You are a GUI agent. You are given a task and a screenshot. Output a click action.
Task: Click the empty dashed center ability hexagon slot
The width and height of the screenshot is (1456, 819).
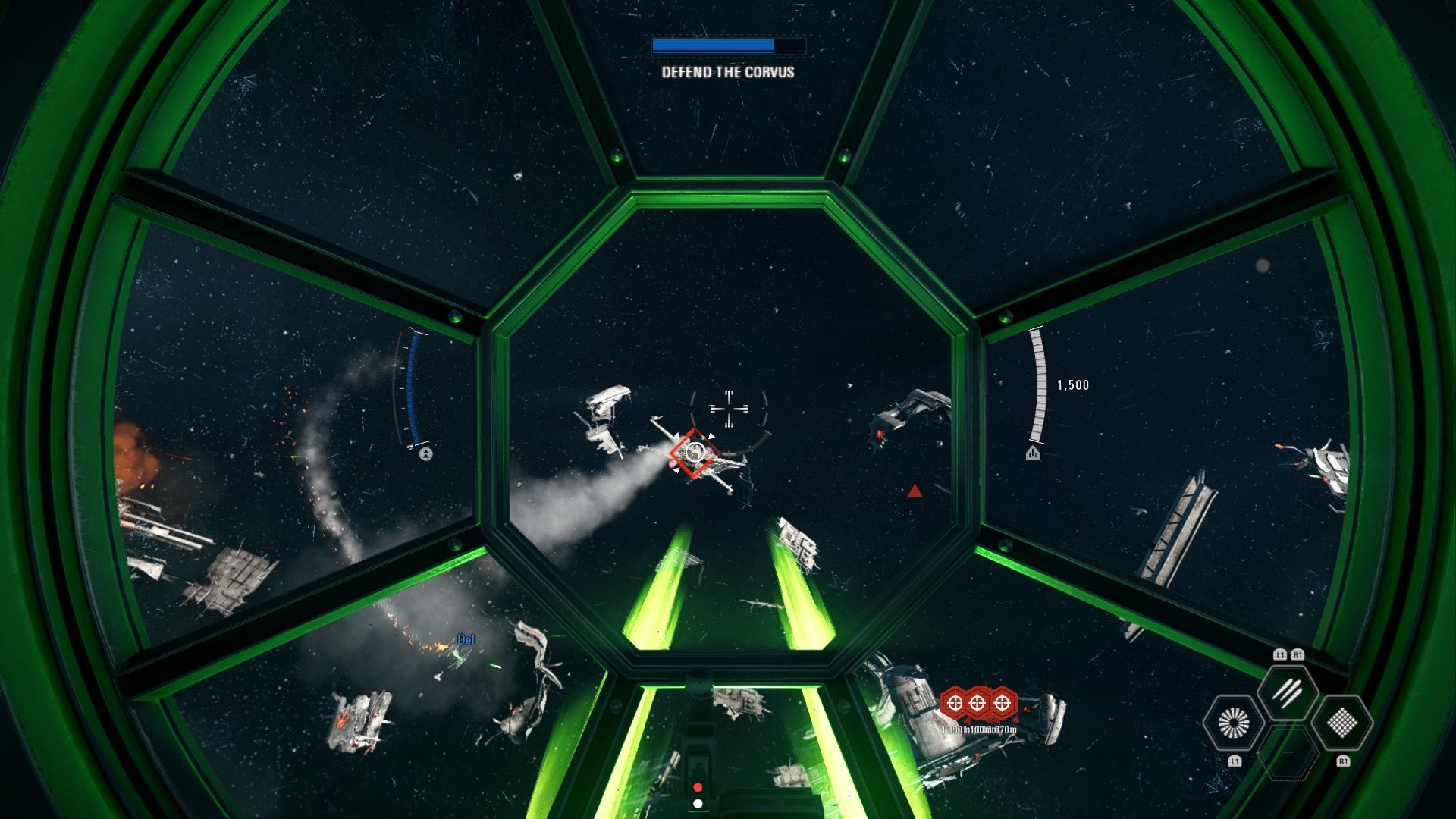click(x=1288, y=753)
